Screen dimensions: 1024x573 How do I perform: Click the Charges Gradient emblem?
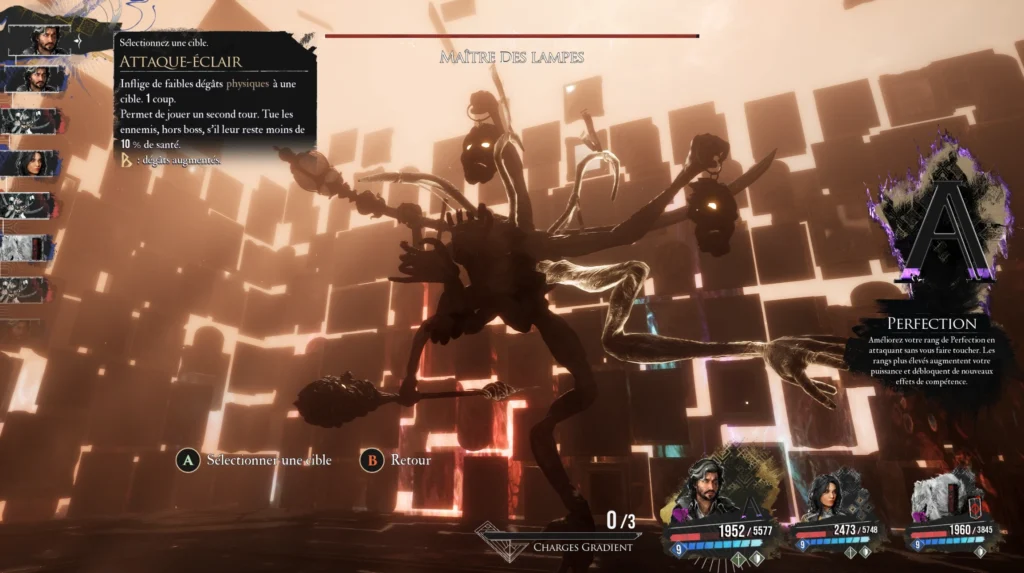500,537
